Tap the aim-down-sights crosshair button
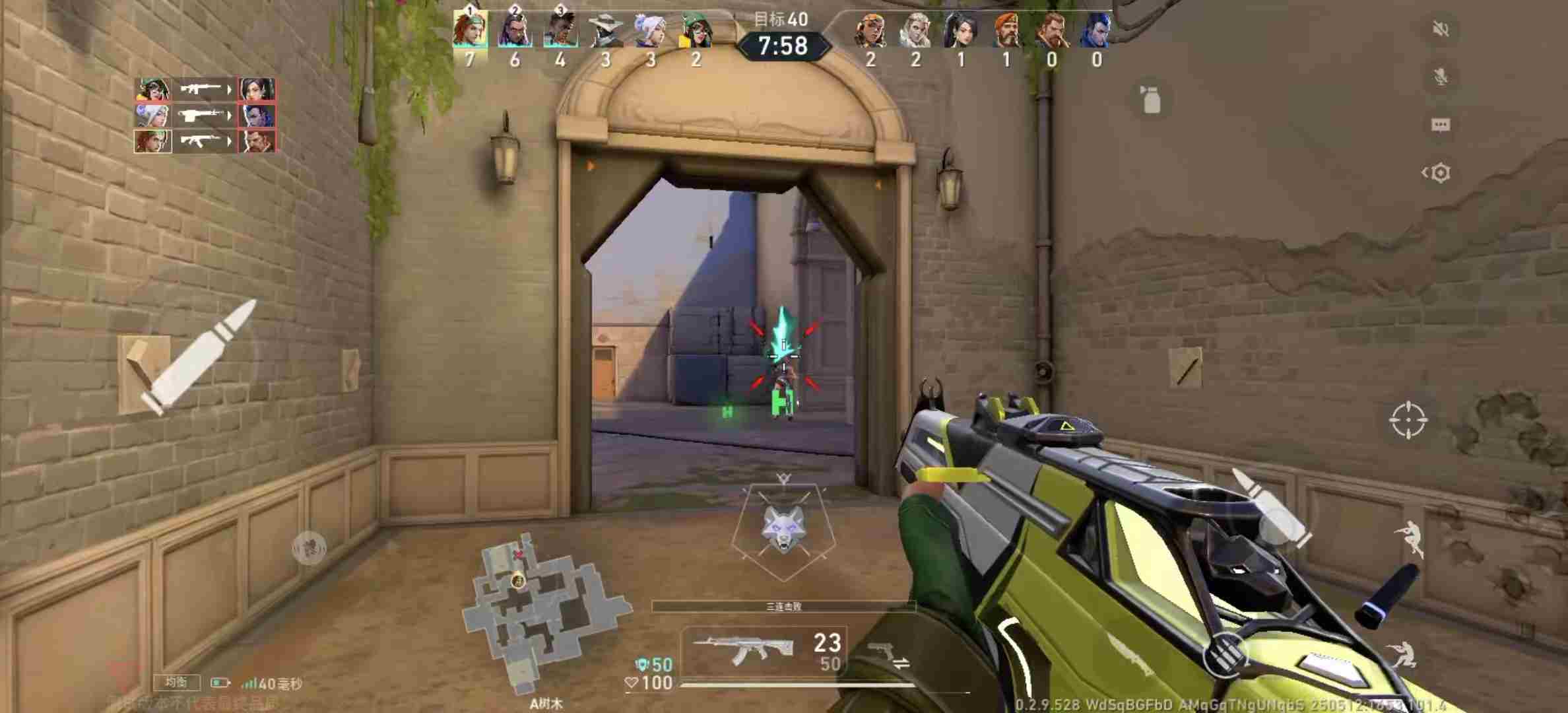Viewport: 1568px width, 713px height. click(1408, 420)
